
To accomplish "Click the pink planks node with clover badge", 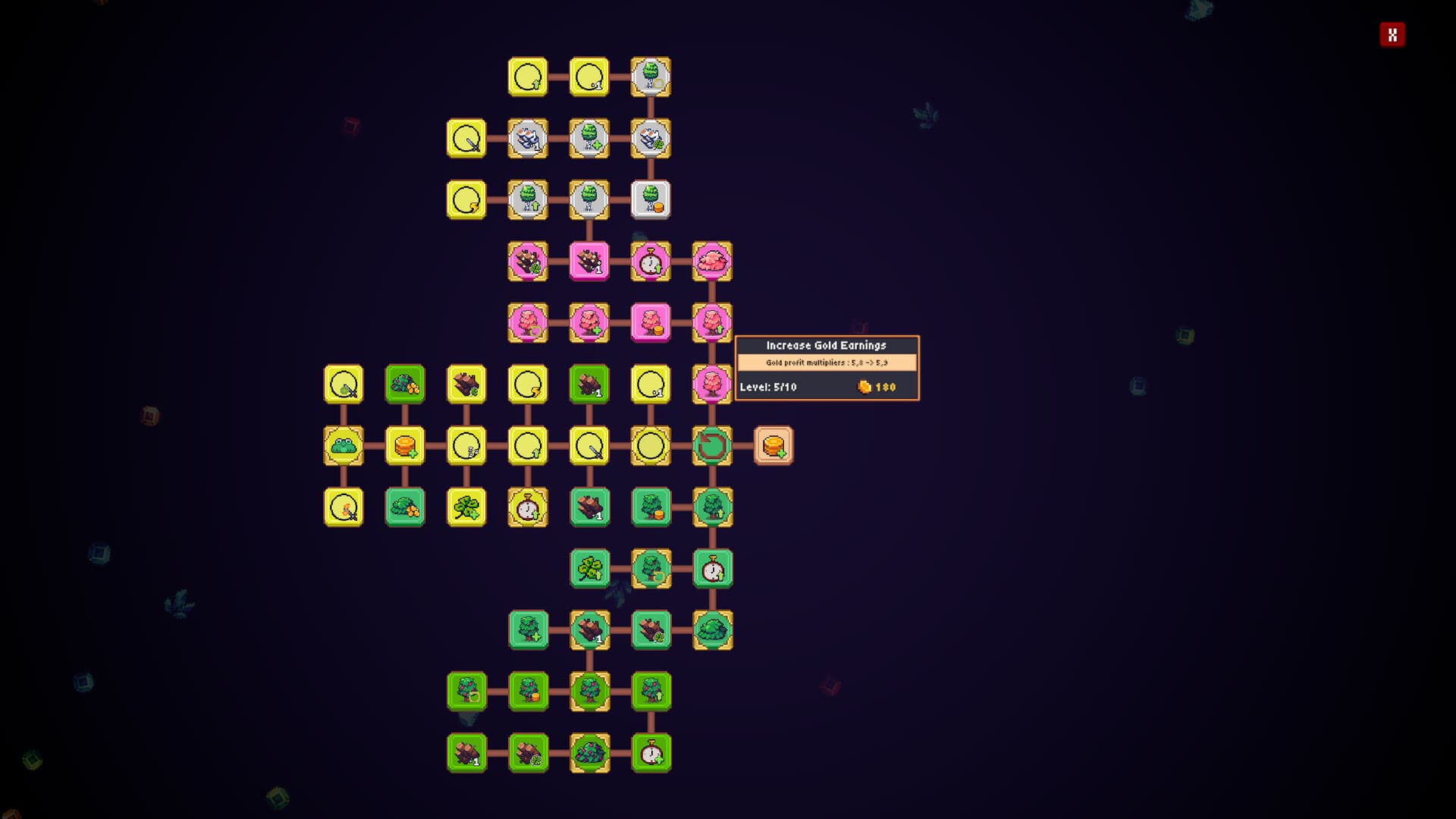I will pyautogui.click(x=528, y=261).
